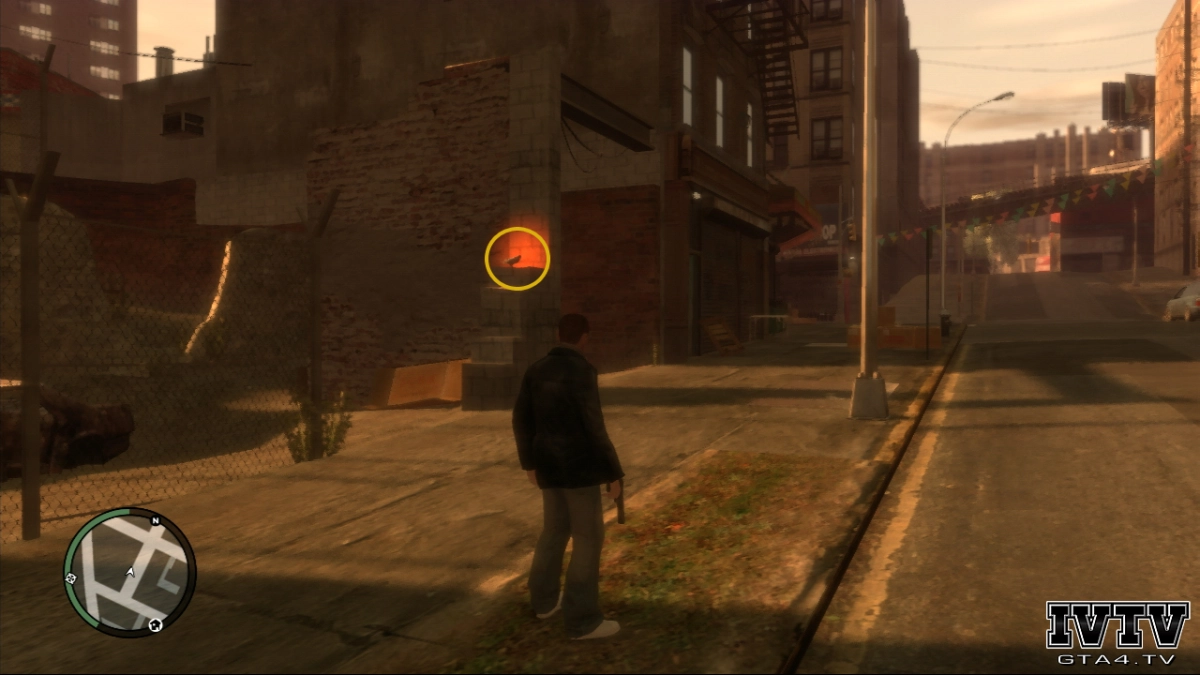Select the safehouse marker on the radar
1200x675 pixels.
156,625
